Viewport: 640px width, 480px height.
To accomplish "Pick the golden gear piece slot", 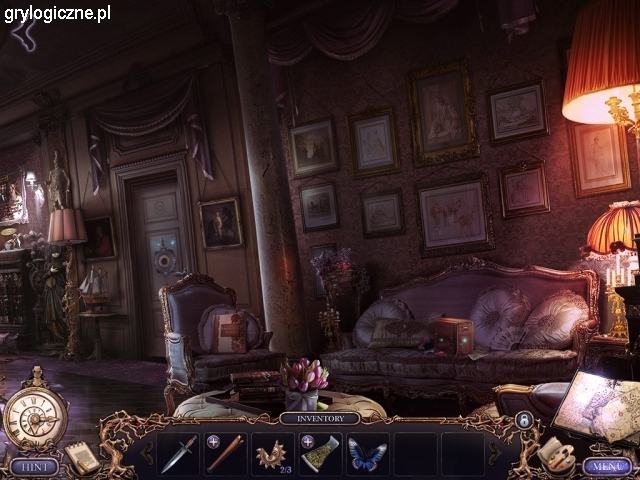I will [271, 453].
